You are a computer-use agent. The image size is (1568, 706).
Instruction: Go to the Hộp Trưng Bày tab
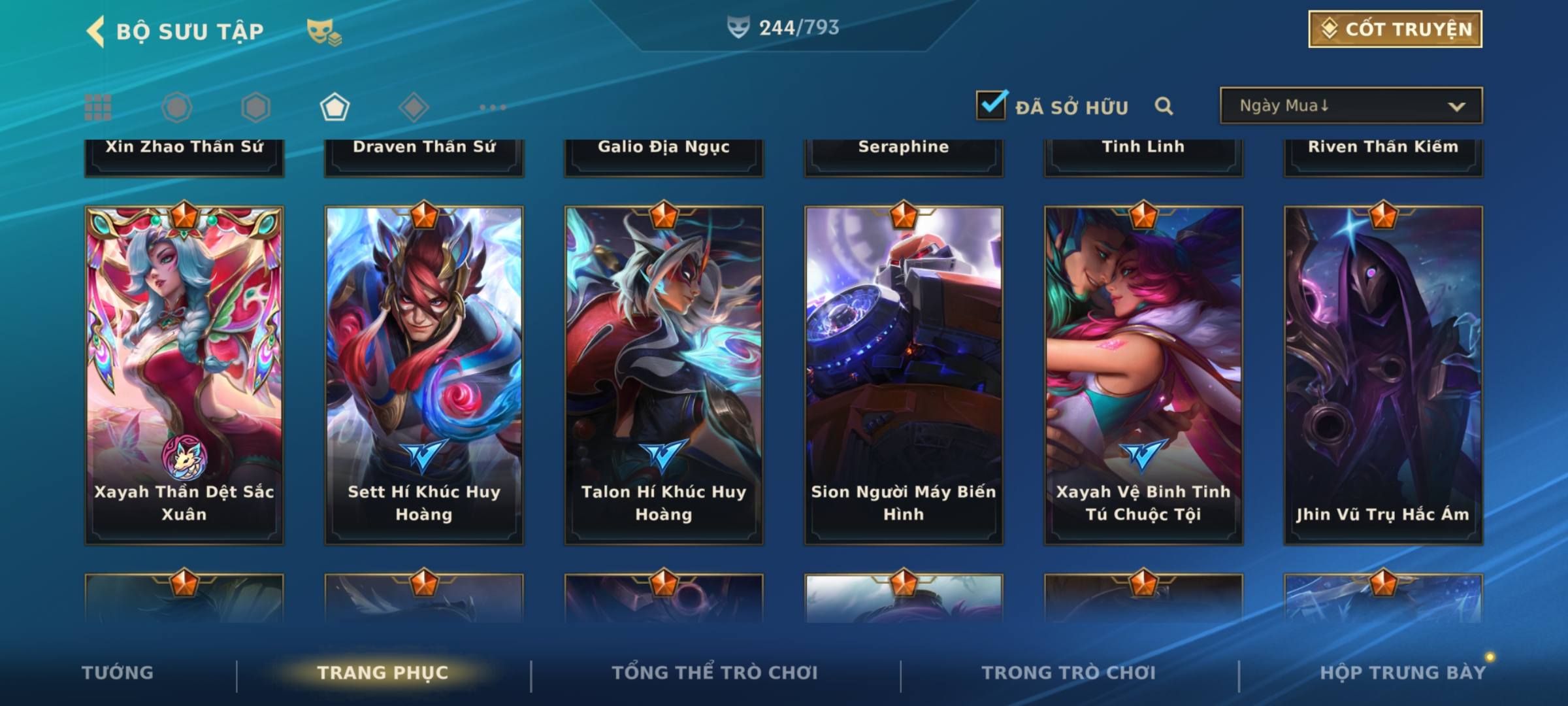click(x=1403, y=673)
